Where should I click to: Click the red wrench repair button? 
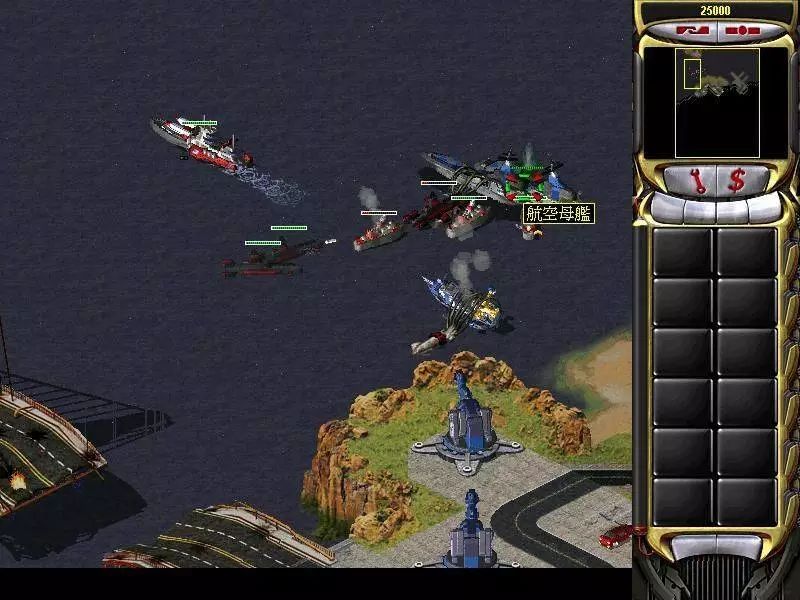[697, 181]
